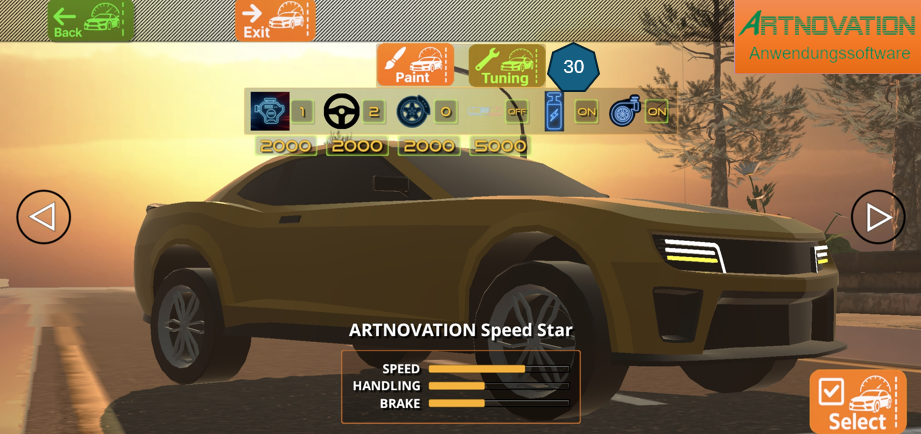Open the Paint customization menu
Viewport: 921px width, 434px height.
415,64
